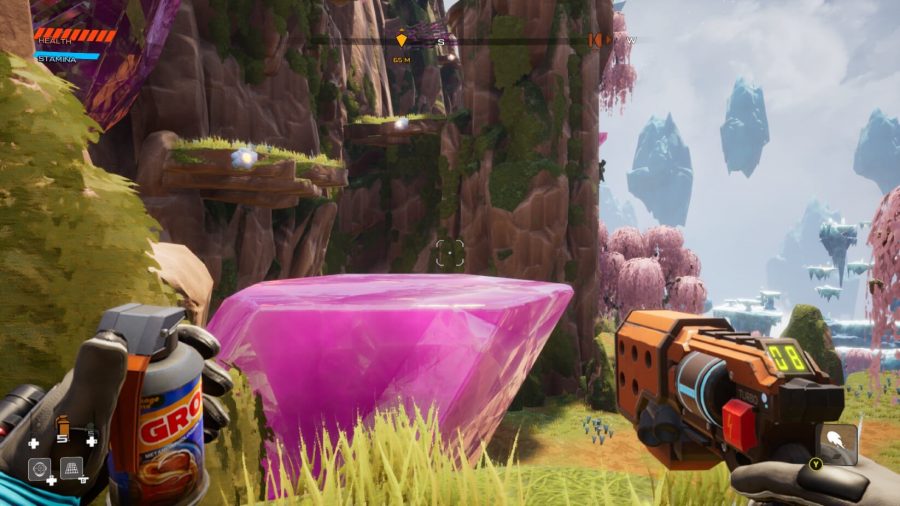Image resolution: width=900 pixels, height=506 pixels.
Task: Select the orange canister item icon
Action: coord(62,424)
